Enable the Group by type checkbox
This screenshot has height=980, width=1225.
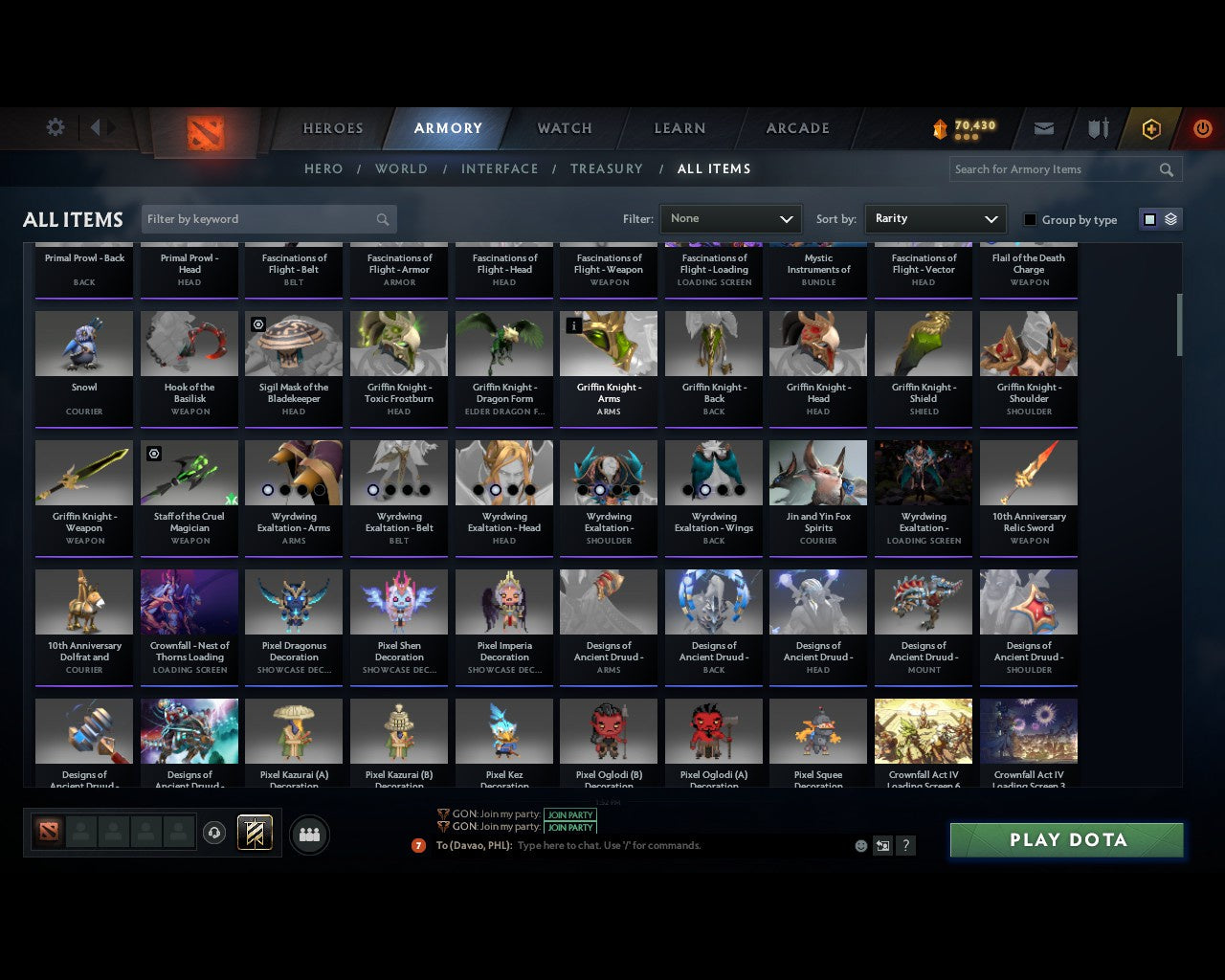[x=1030, y=219]
